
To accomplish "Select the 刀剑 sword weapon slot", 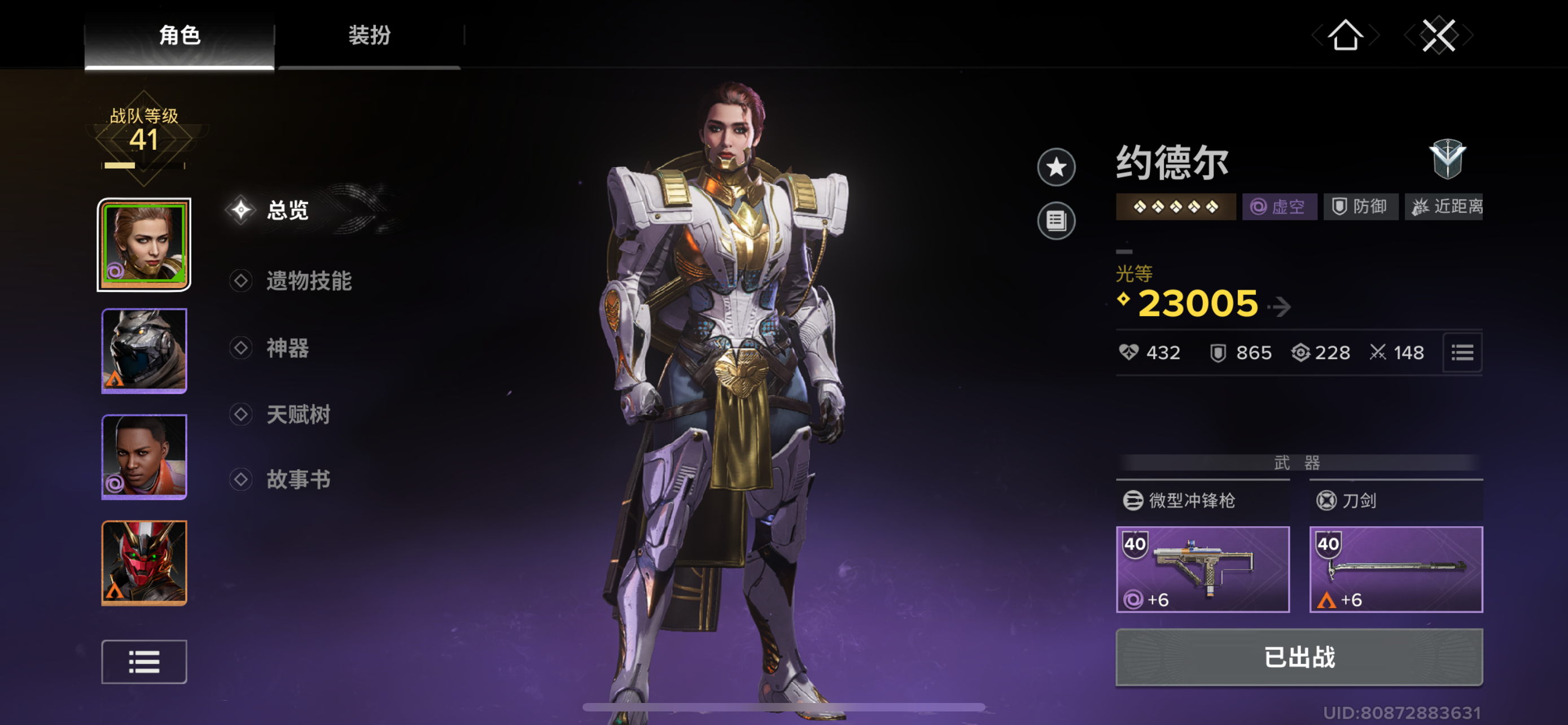I will click(x=1396, y=569).
